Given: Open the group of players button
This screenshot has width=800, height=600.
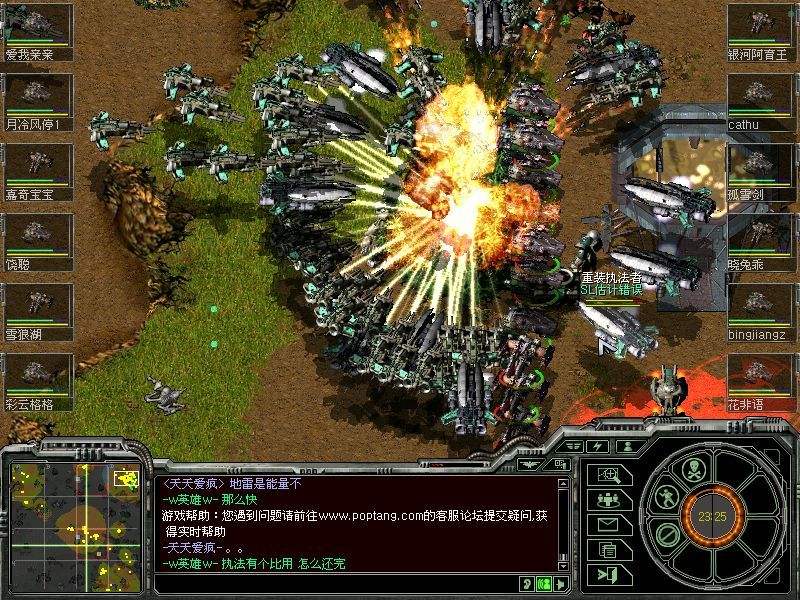Looking at the screenshot, I should [608, 499].
